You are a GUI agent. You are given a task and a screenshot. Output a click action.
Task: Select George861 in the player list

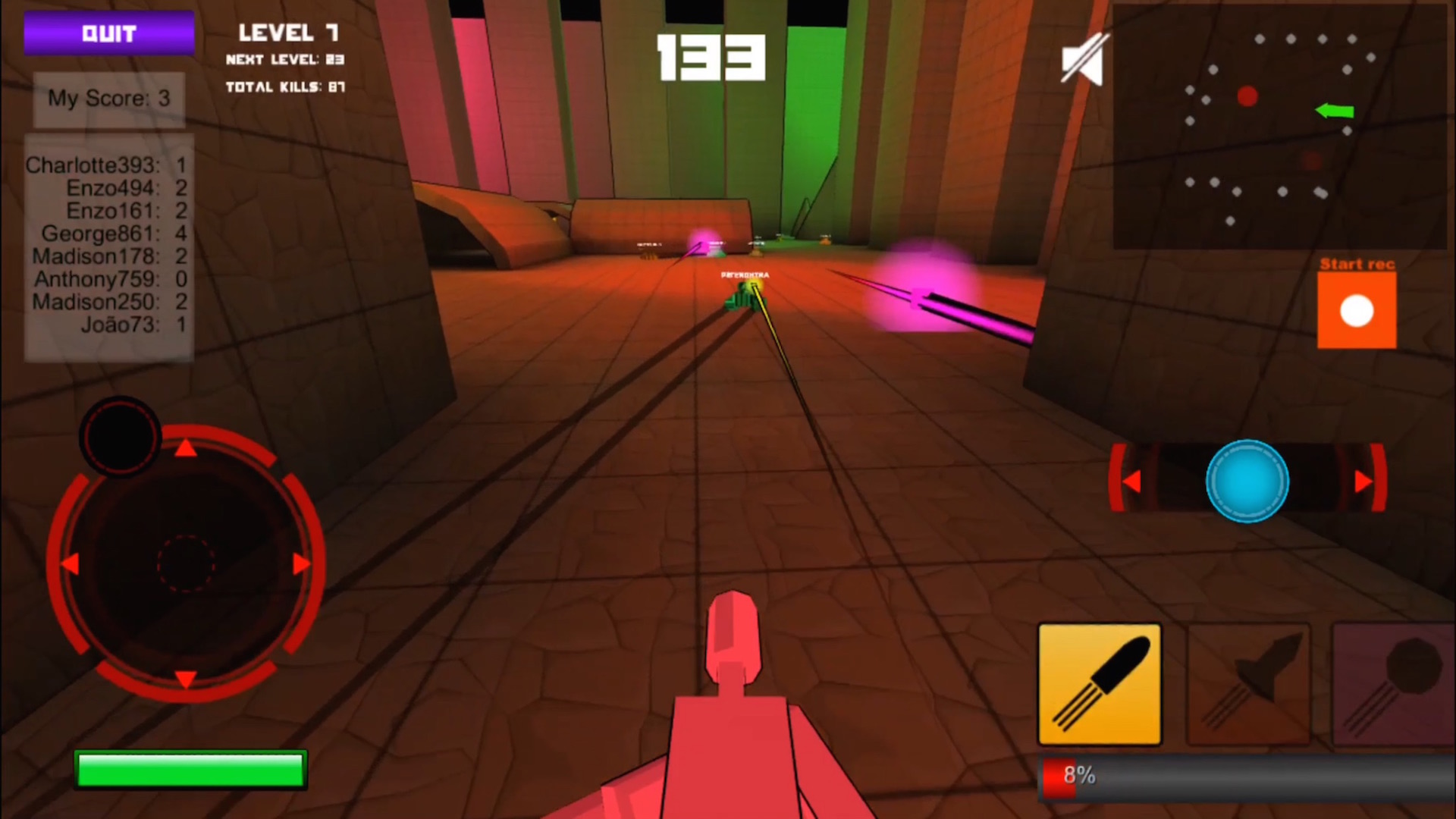click(x=102, y=234)
